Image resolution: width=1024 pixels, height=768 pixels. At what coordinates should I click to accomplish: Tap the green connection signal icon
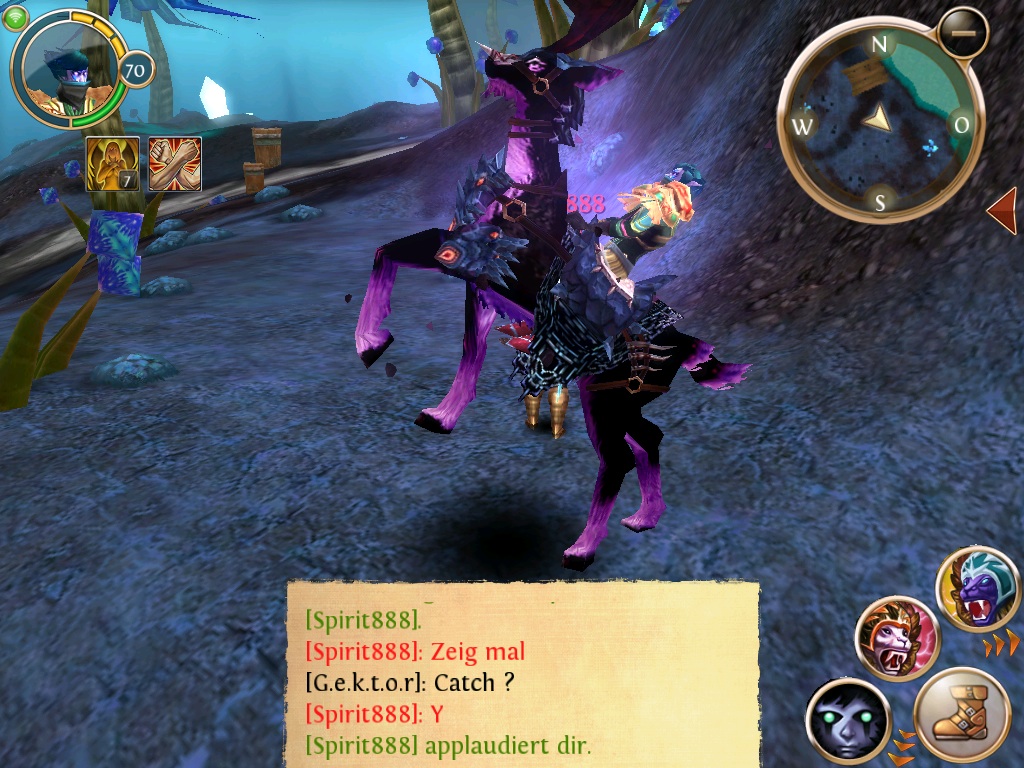[16, 18]
